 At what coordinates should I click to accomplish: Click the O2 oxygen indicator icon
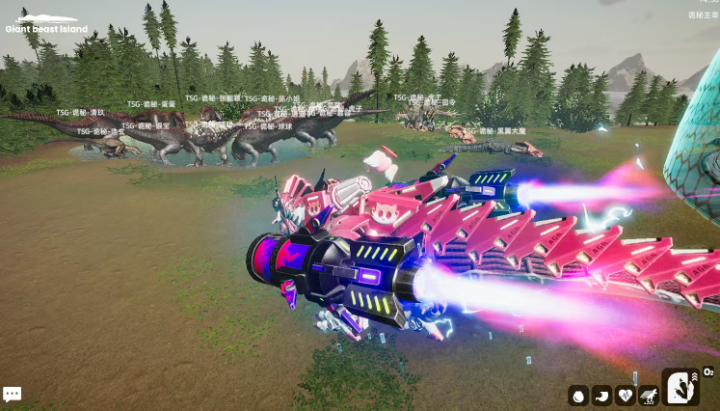[x=708, y=372]
